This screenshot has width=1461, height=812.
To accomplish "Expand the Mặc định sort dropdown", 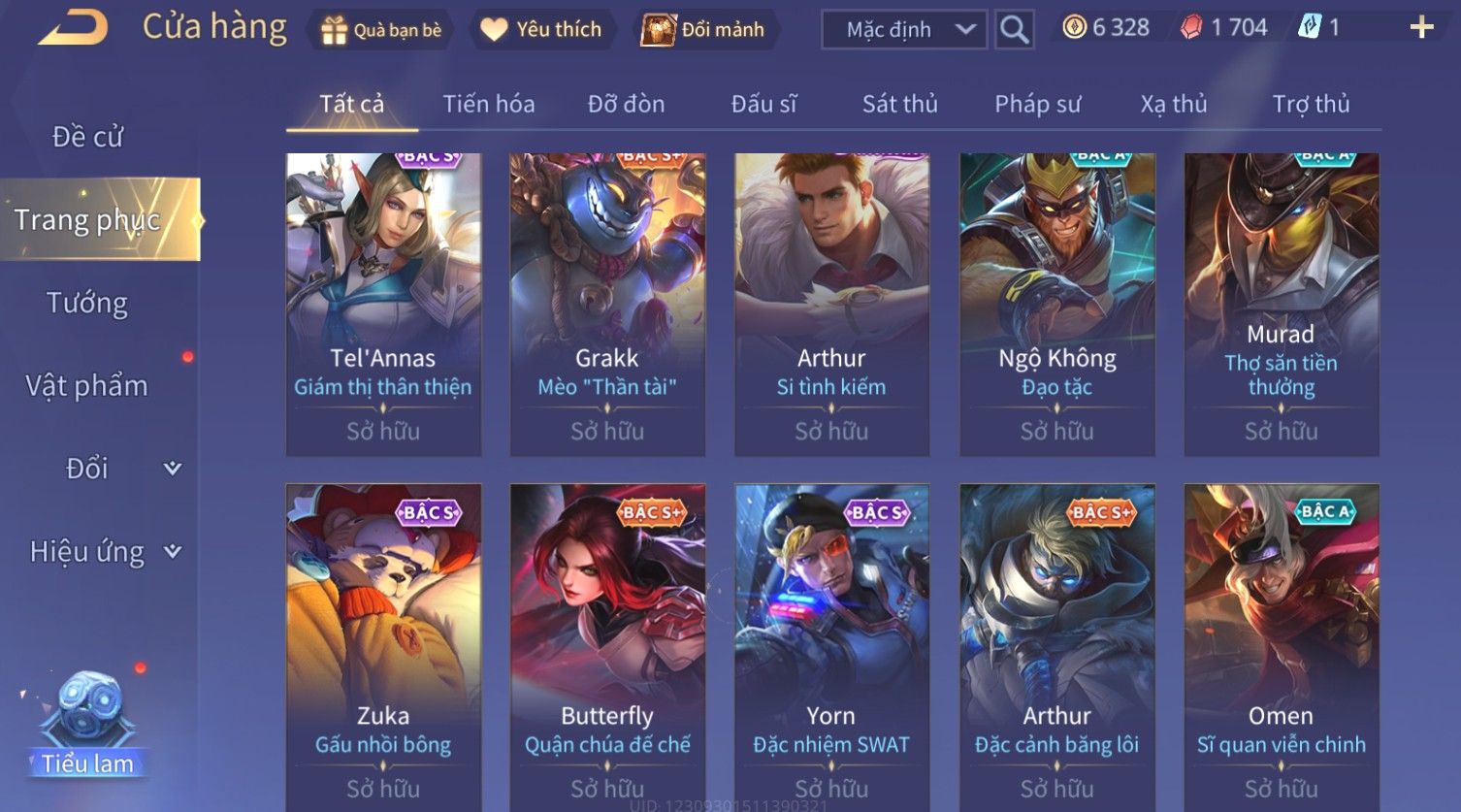I will tap(903, 30).
